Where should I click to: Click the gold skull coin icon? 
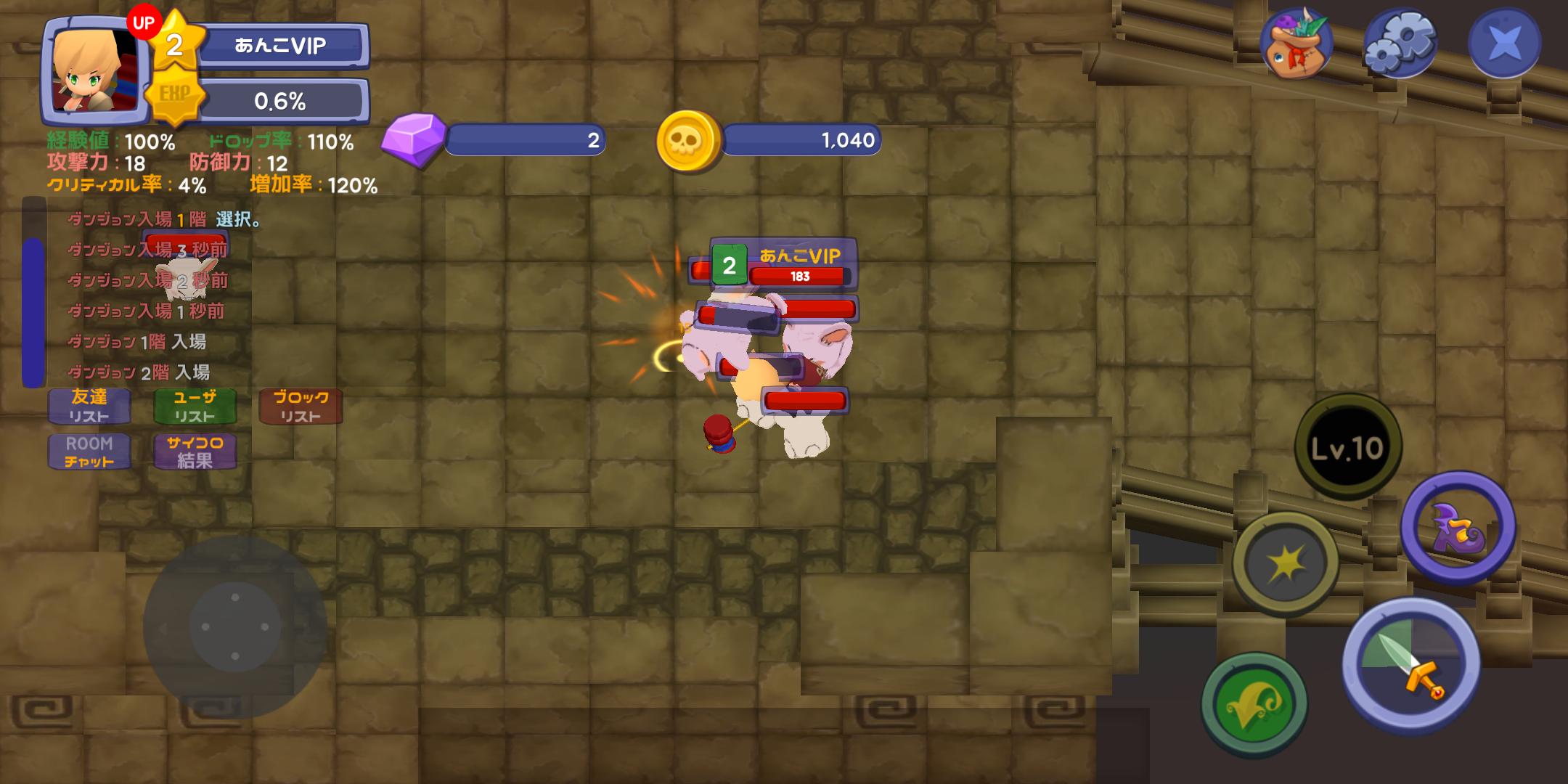(x=687, y=141)
